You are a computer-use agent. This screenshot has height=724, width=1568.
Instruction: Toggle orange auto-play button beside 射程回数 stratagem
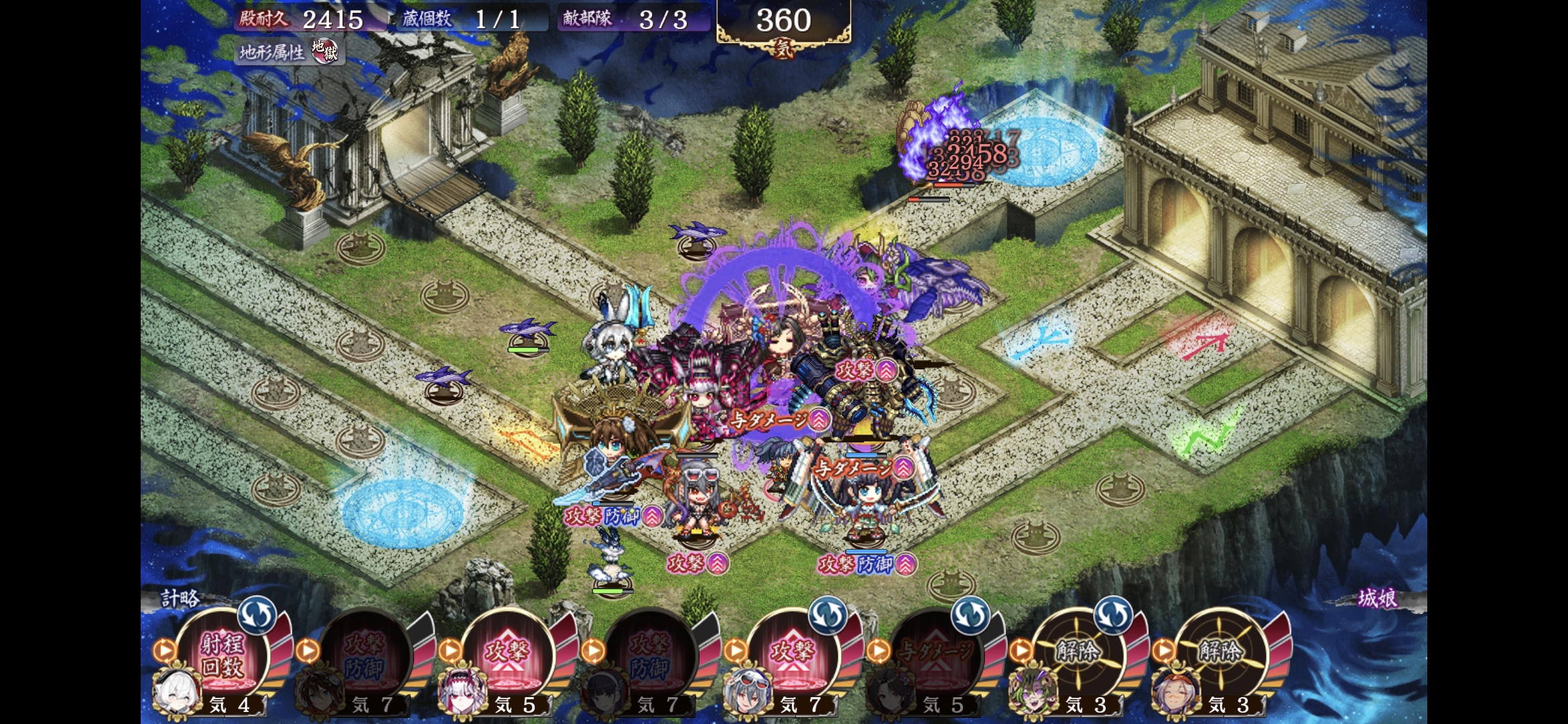click(x=164, y=650)
